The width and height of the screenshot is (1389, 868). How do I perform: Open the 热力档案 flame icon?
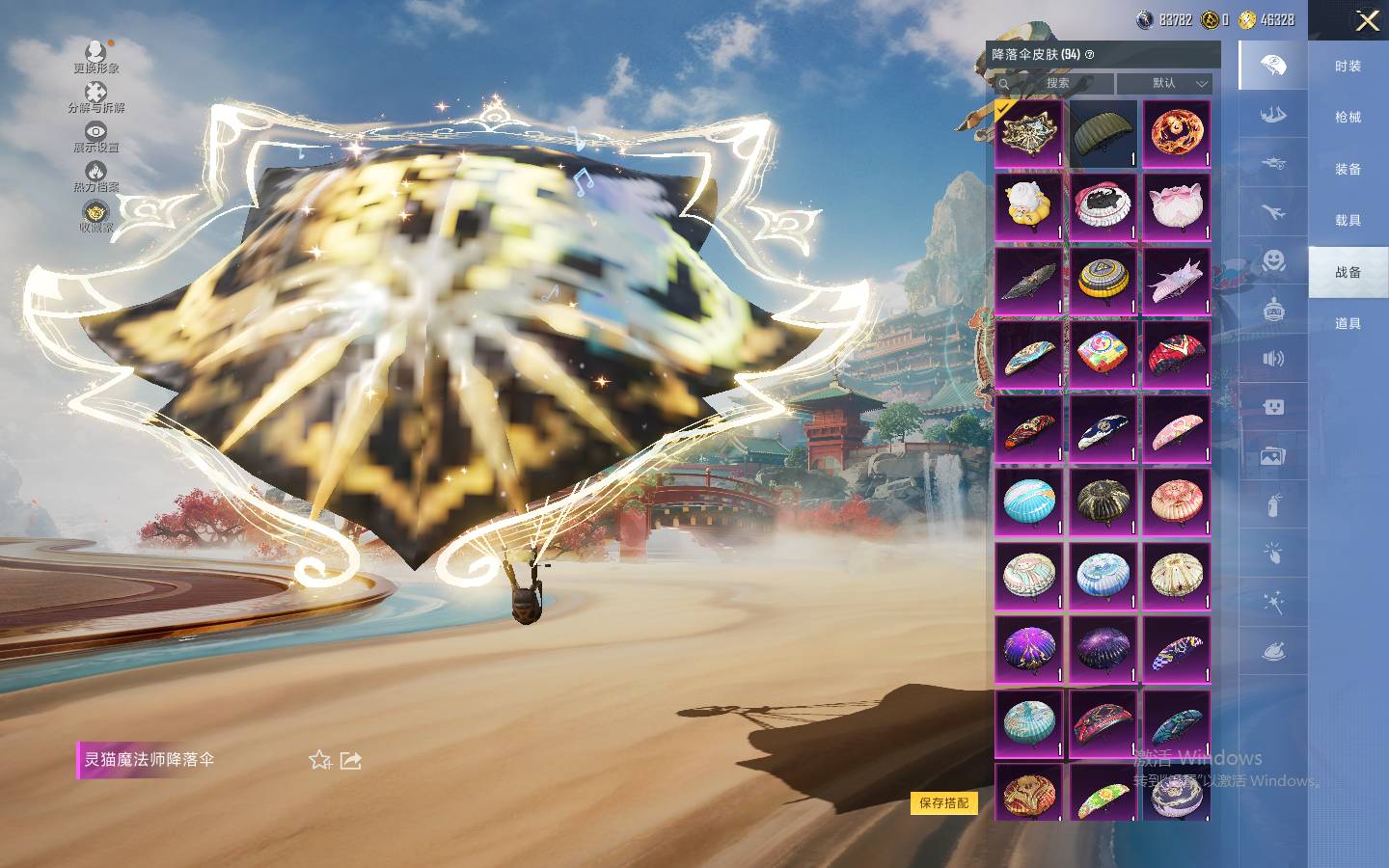pos(95,176)
